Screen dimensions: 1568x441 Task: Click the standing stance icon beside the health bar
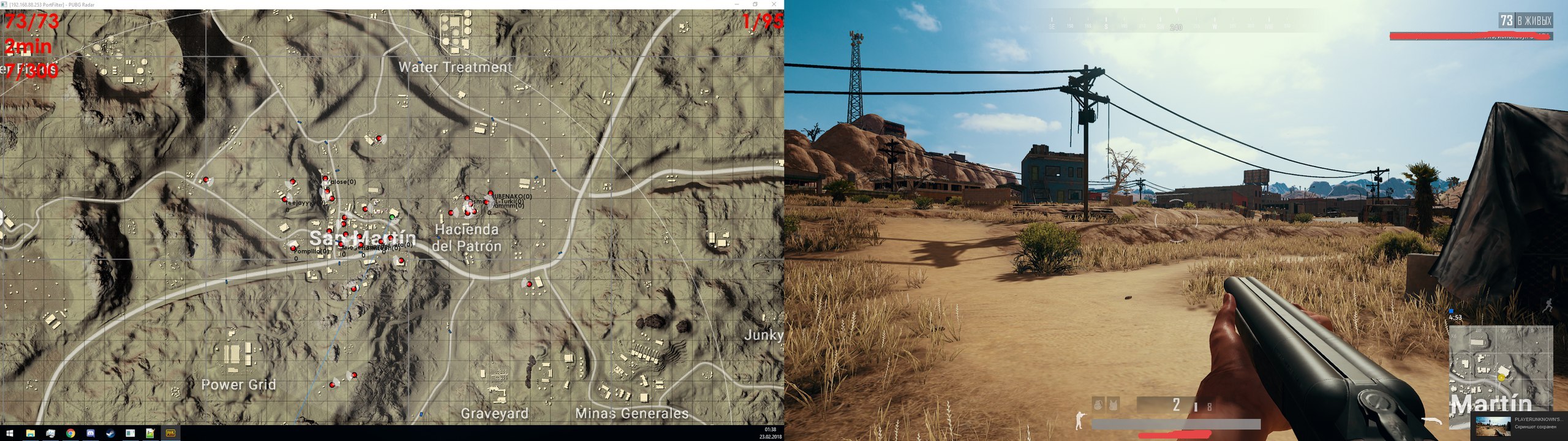coord(1079,421)
